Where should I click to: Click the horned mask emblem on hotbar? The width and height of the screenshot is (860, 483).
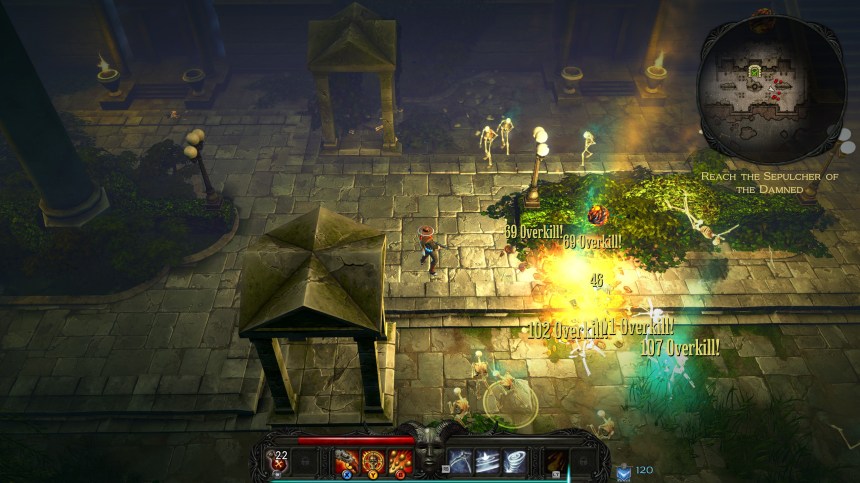(x=430, y=453)
